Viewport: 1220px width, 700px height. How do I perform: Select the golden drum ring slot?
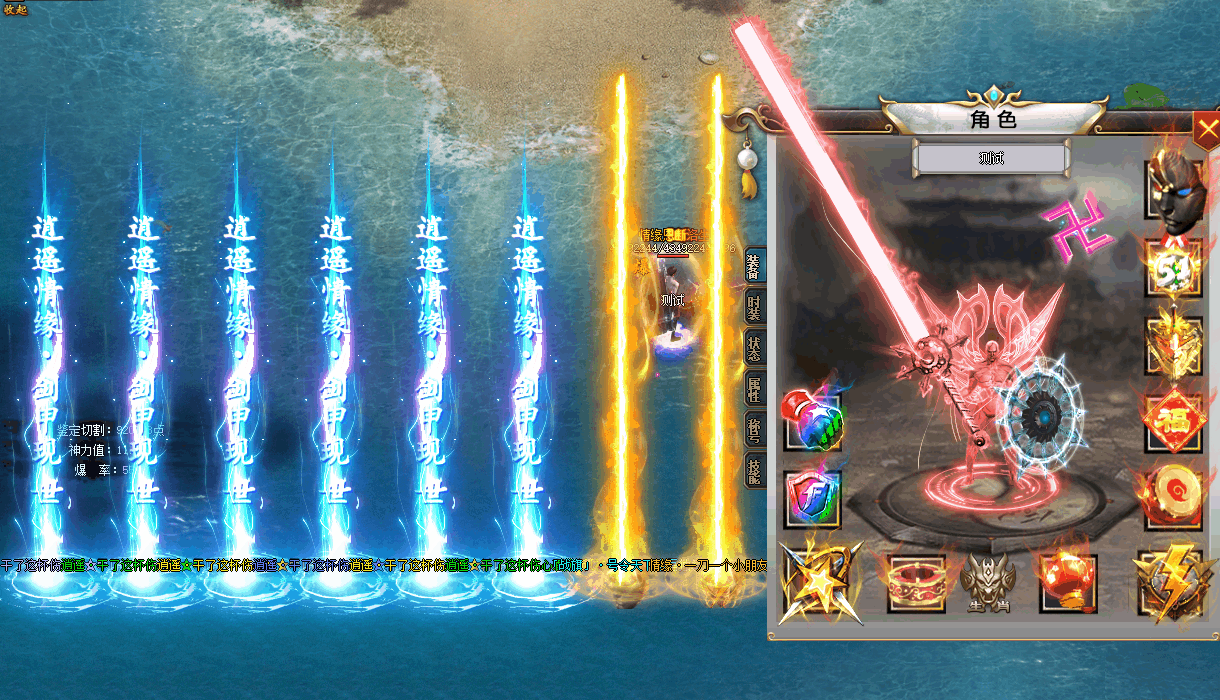[1174, 496]
